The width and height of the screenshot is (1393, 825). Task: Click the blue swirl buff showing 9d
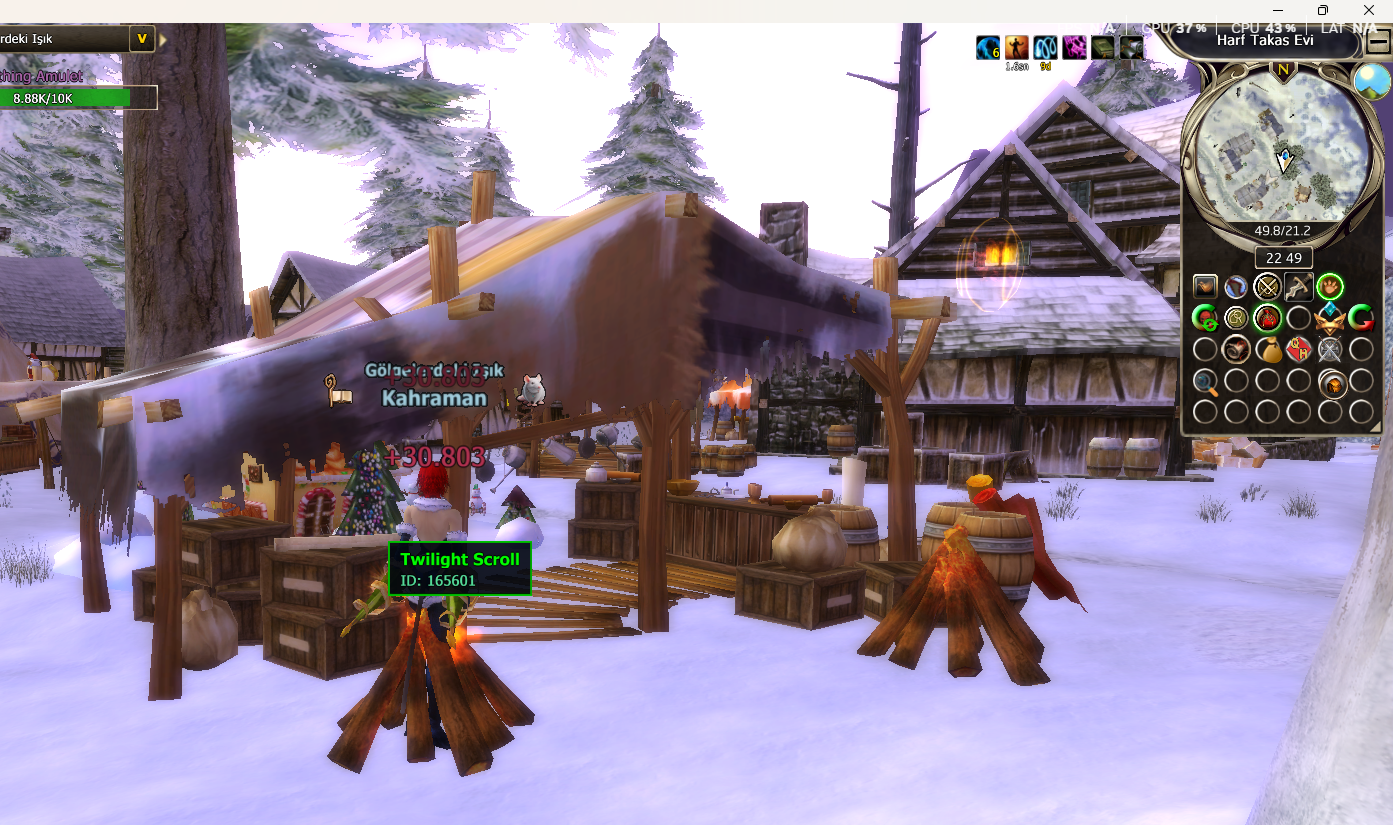click(x=1045, y=47)
